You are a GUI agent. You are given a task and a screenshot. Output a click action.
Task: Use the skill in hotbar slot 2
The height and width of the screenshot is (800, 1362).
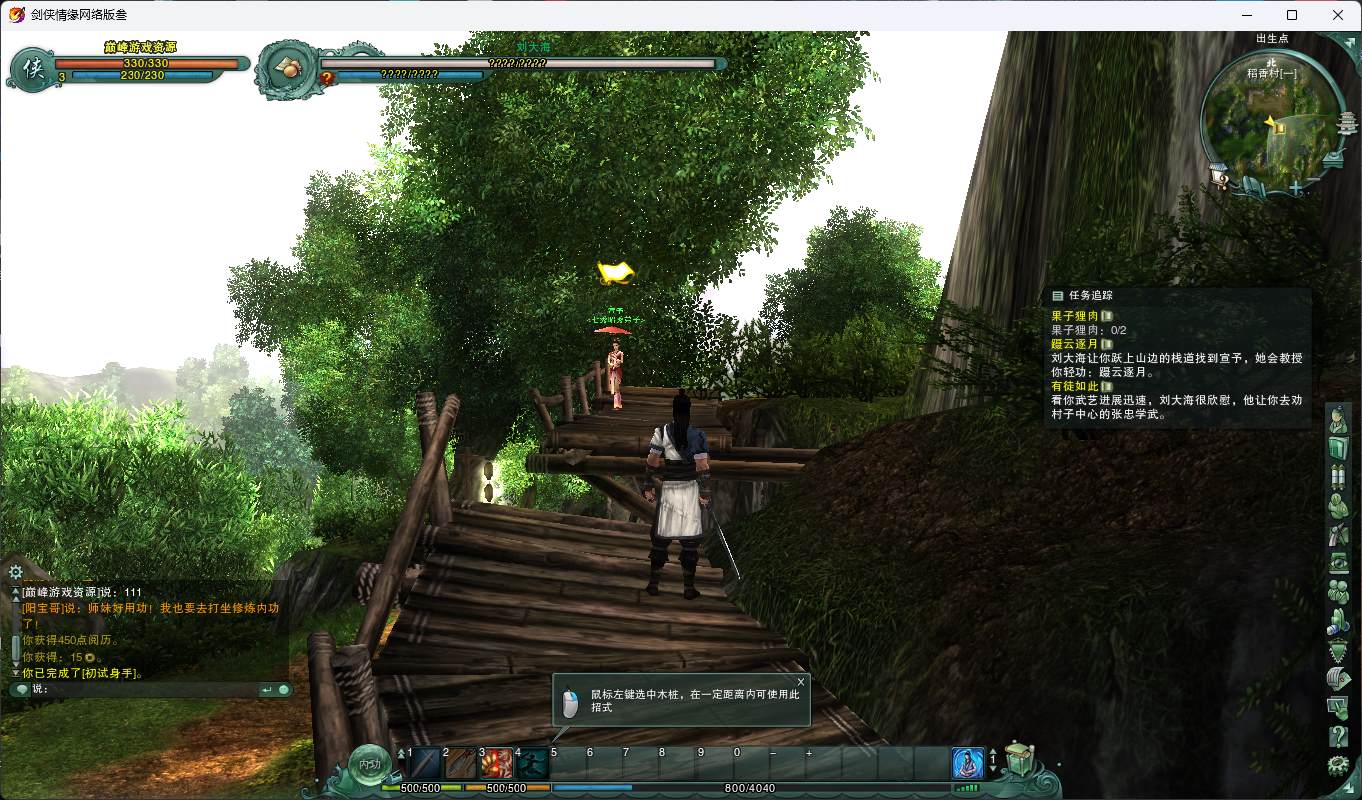click(x=461, y=764)
